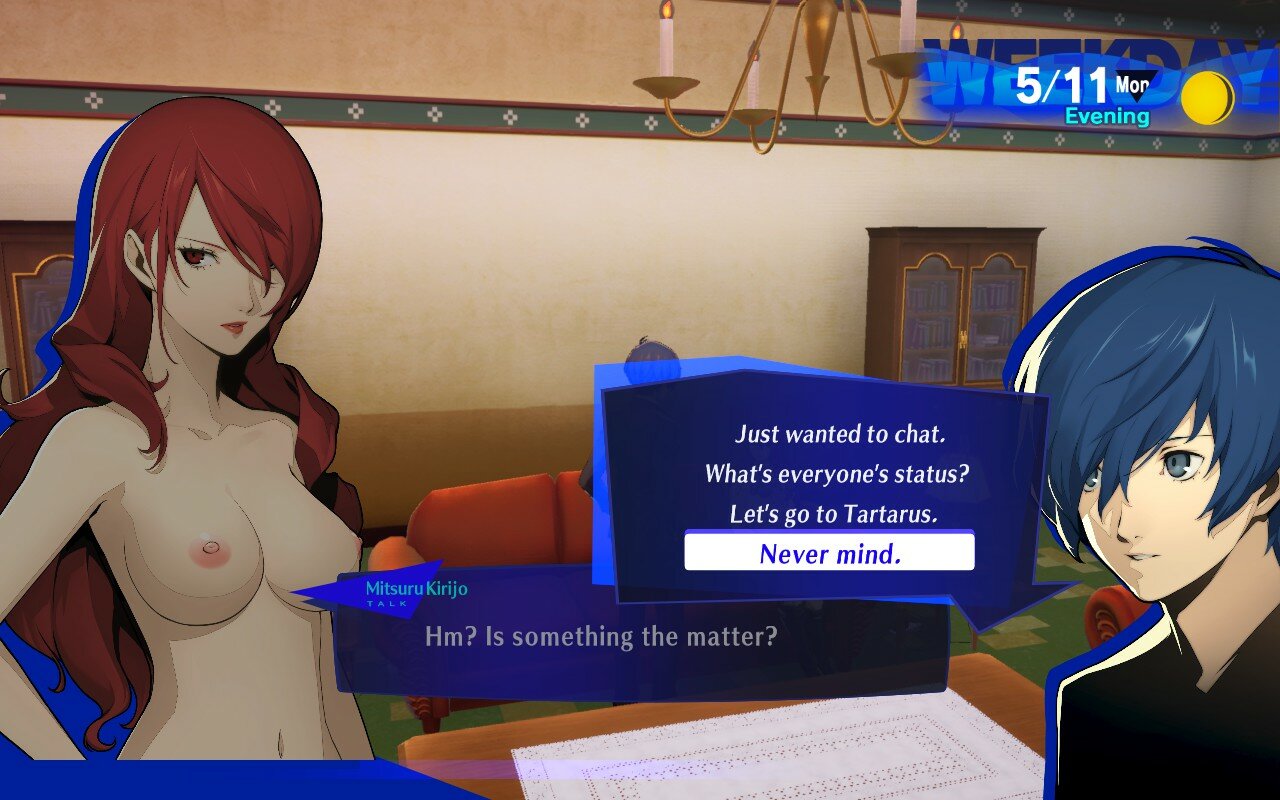The image size is (1280, 800).
Task: Choose the "Just wanted to chat." reply
Action: pyautogui.click(x=840, y=434)
